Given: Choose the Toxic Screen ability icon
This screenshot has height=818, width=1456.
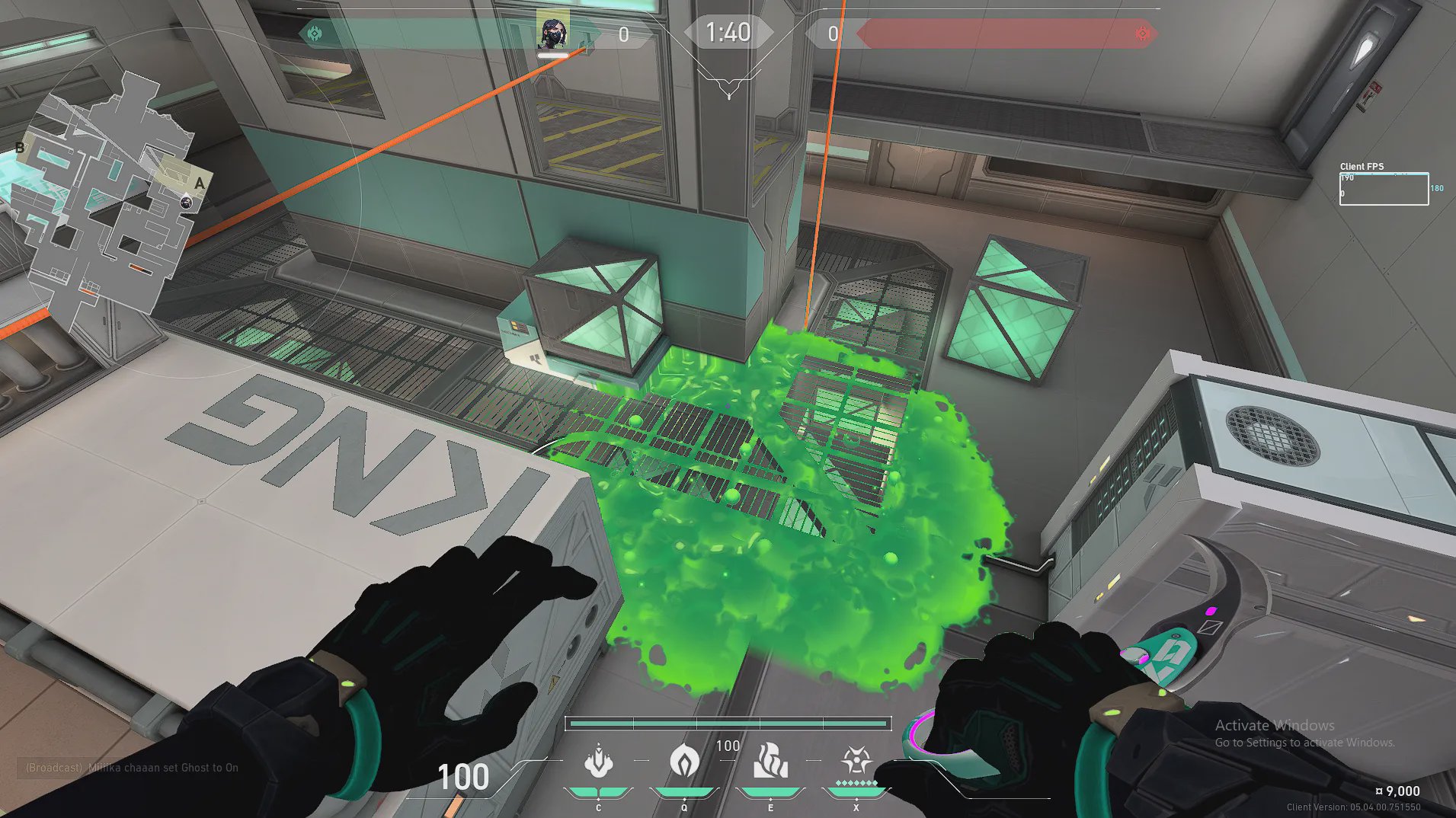Looking at the screenshot, I should pos(770,762).
